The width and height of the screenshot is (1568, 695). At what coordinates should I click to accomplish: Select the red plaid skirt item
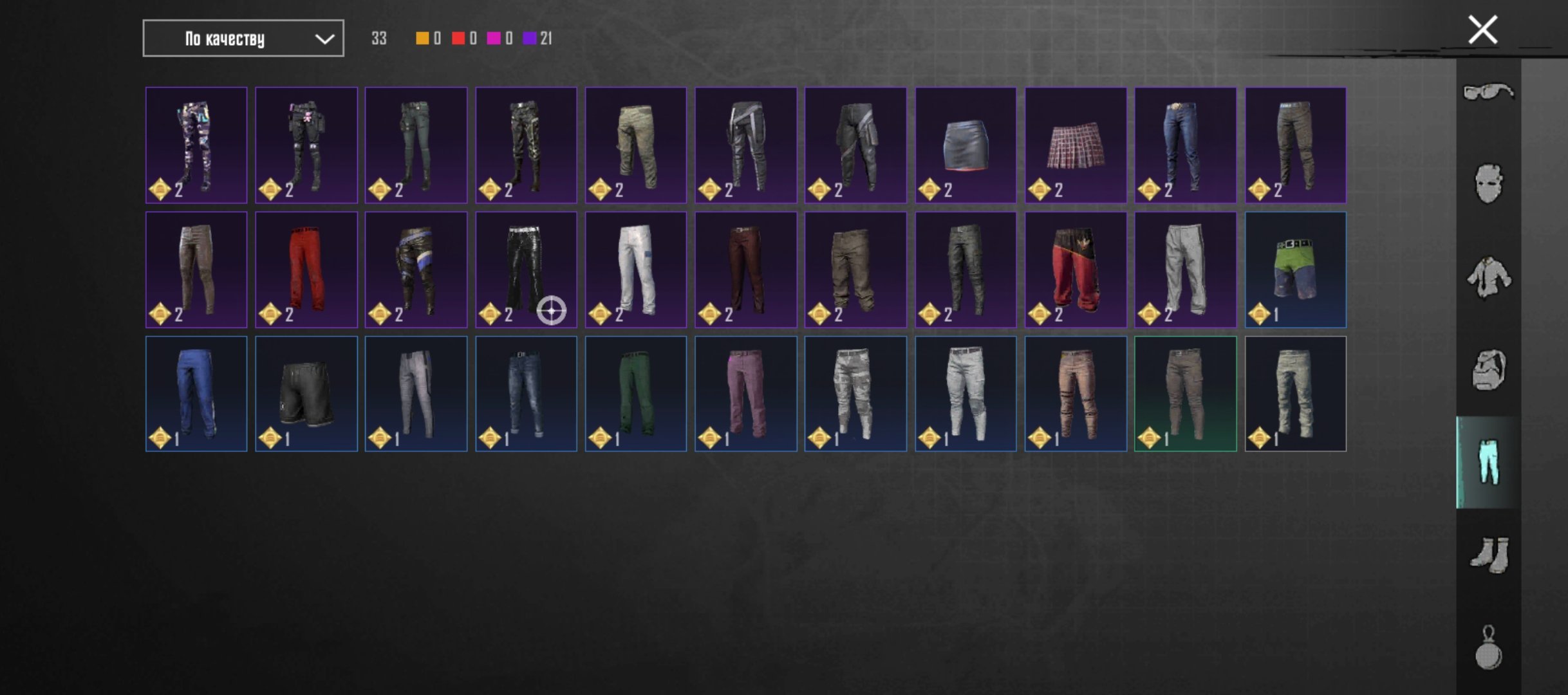tap(1076, 145)
